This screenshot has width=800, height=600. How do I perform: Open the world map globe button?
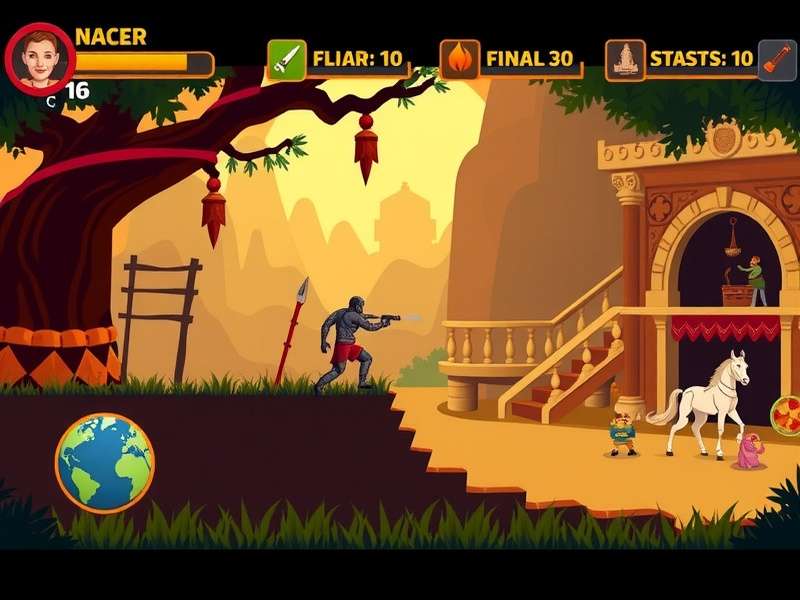[105, 463]
